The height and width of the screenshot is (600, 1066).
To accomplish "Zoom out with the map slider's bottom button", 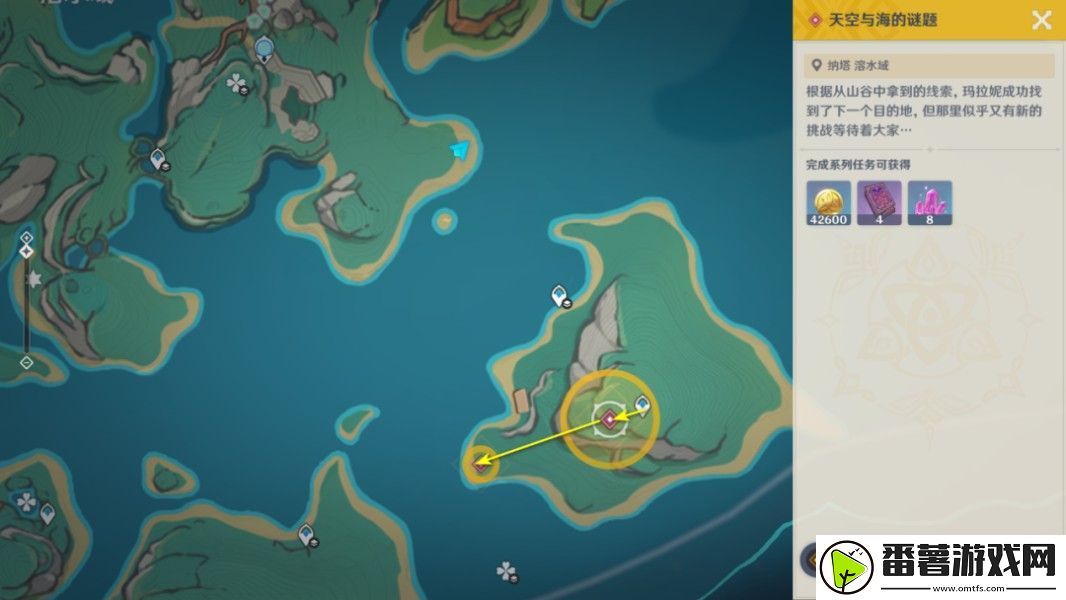I will click(x=27, y=362).
